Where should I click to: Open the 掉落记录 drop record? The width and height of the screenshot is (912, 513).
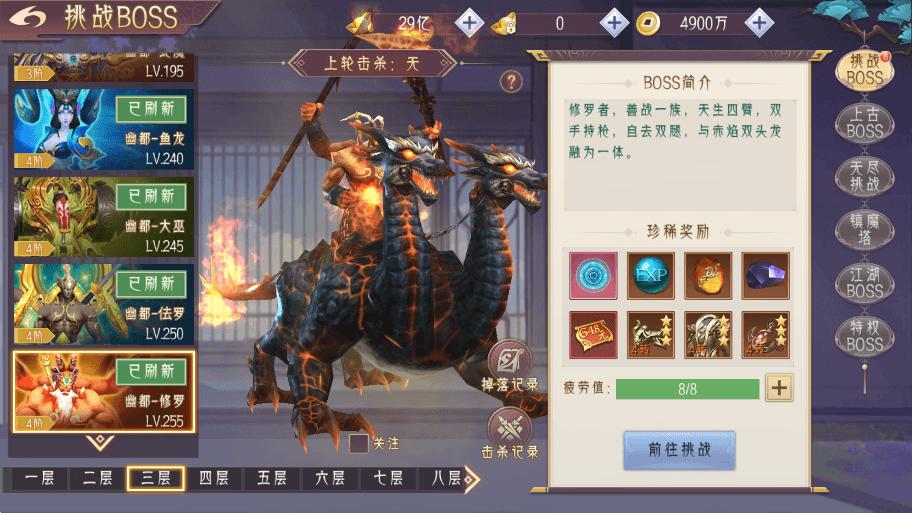510,365
